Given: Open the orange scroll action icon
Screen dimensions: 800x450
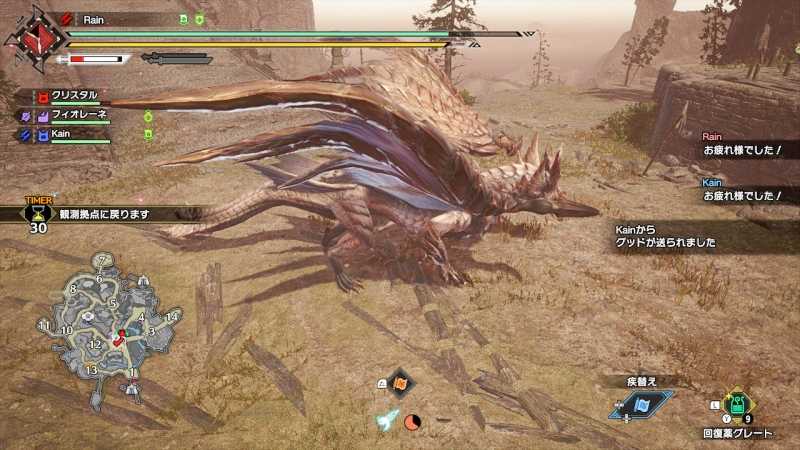Looking at the screenshot, I should pos(400,383).
